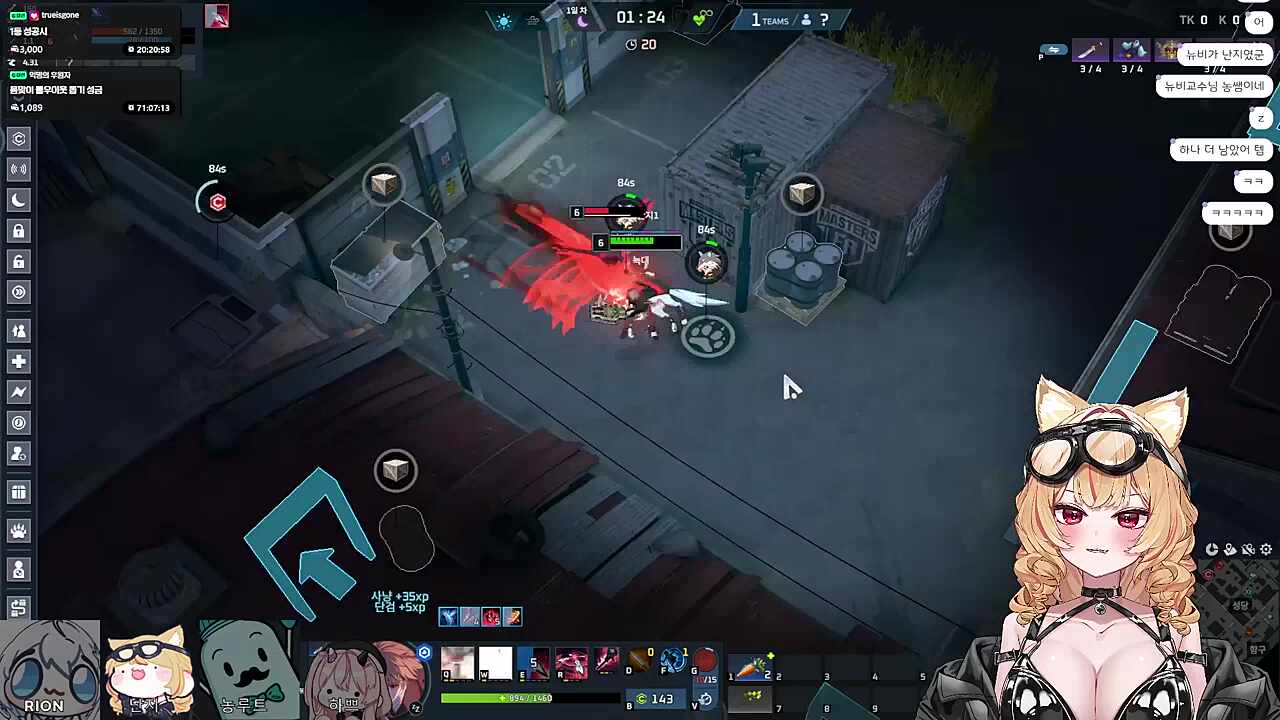This screenshot has height=720, width=1280.
Task: Open the dagger item build target
Action: click(x=1090, y=50)
